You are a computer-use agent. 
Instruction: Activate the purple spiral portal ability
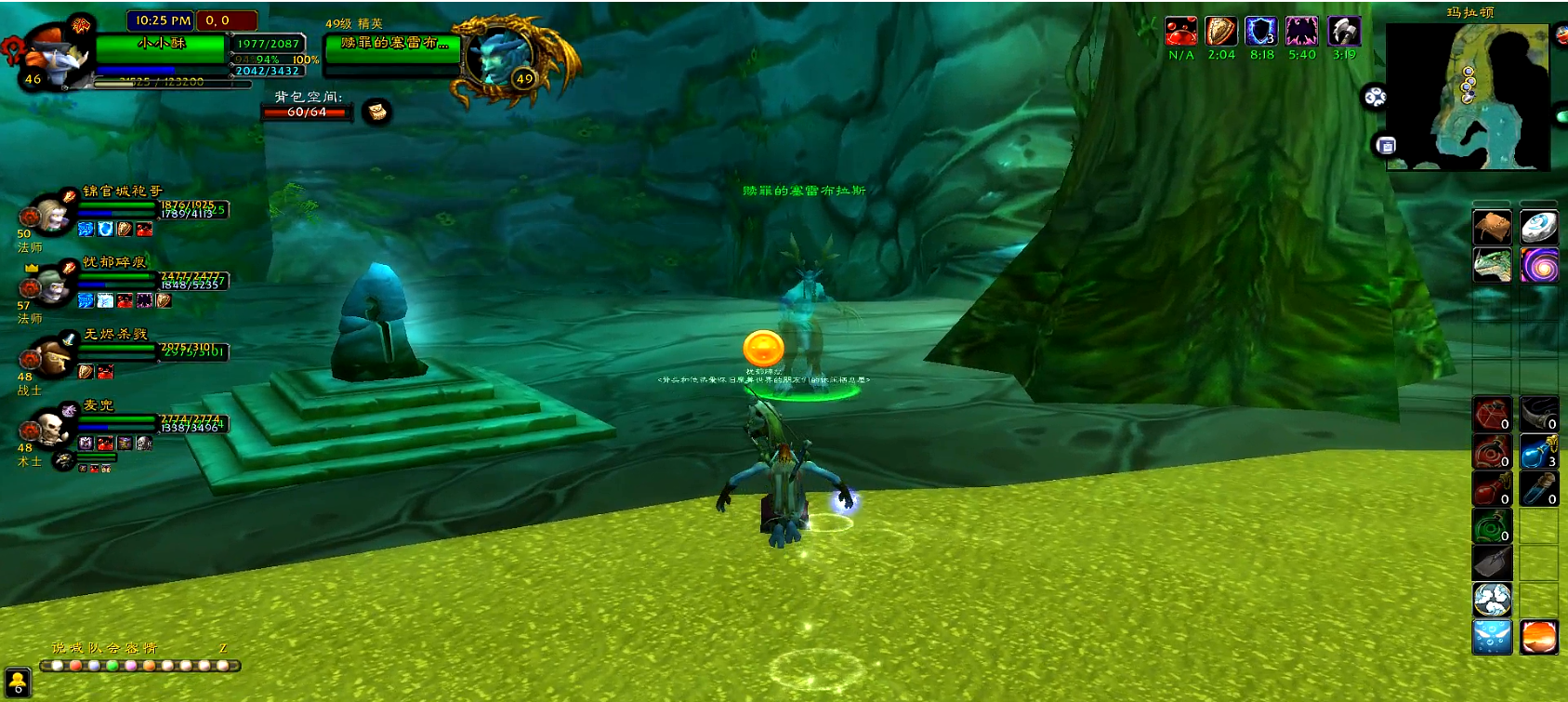[x=1538, y=265]
